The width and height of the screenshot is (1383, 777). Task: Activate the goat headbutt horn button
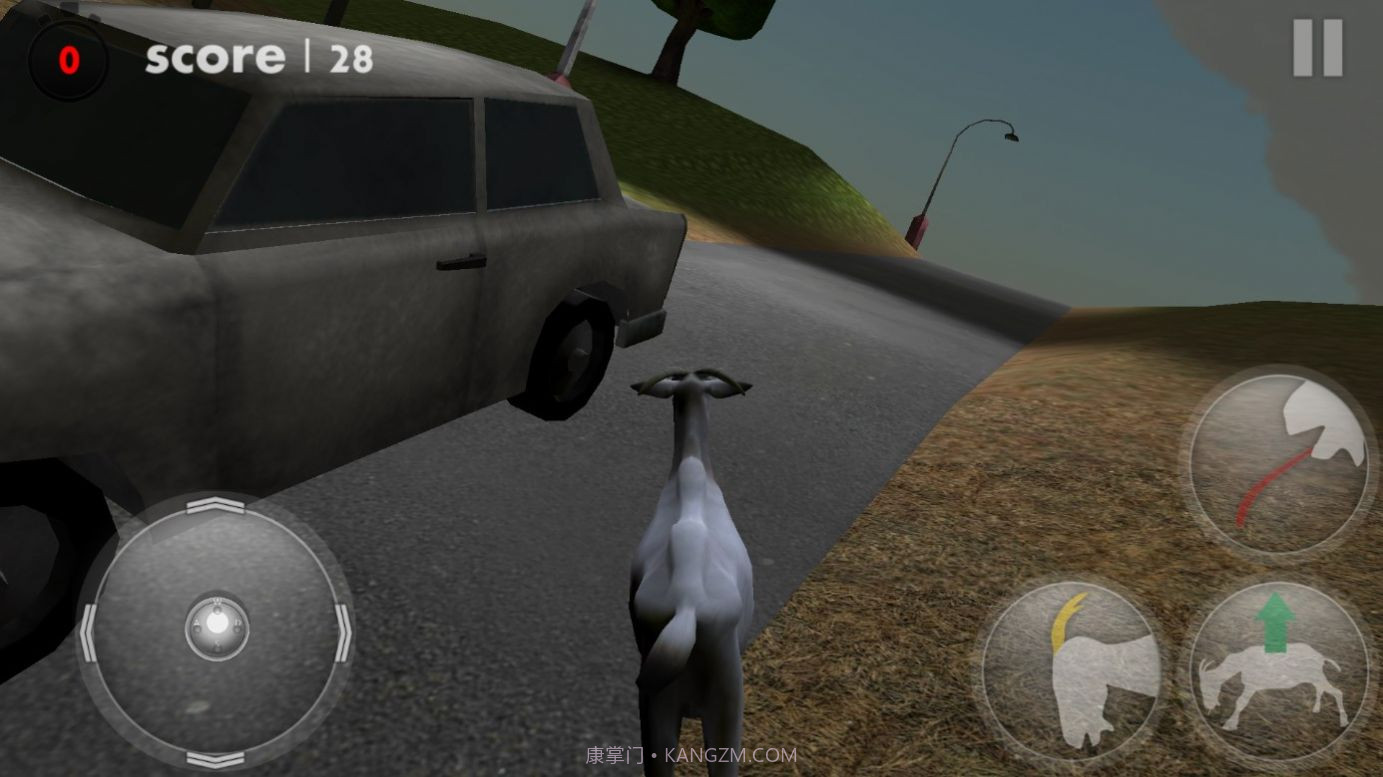pyautogui.click(x=1072, y=668)
